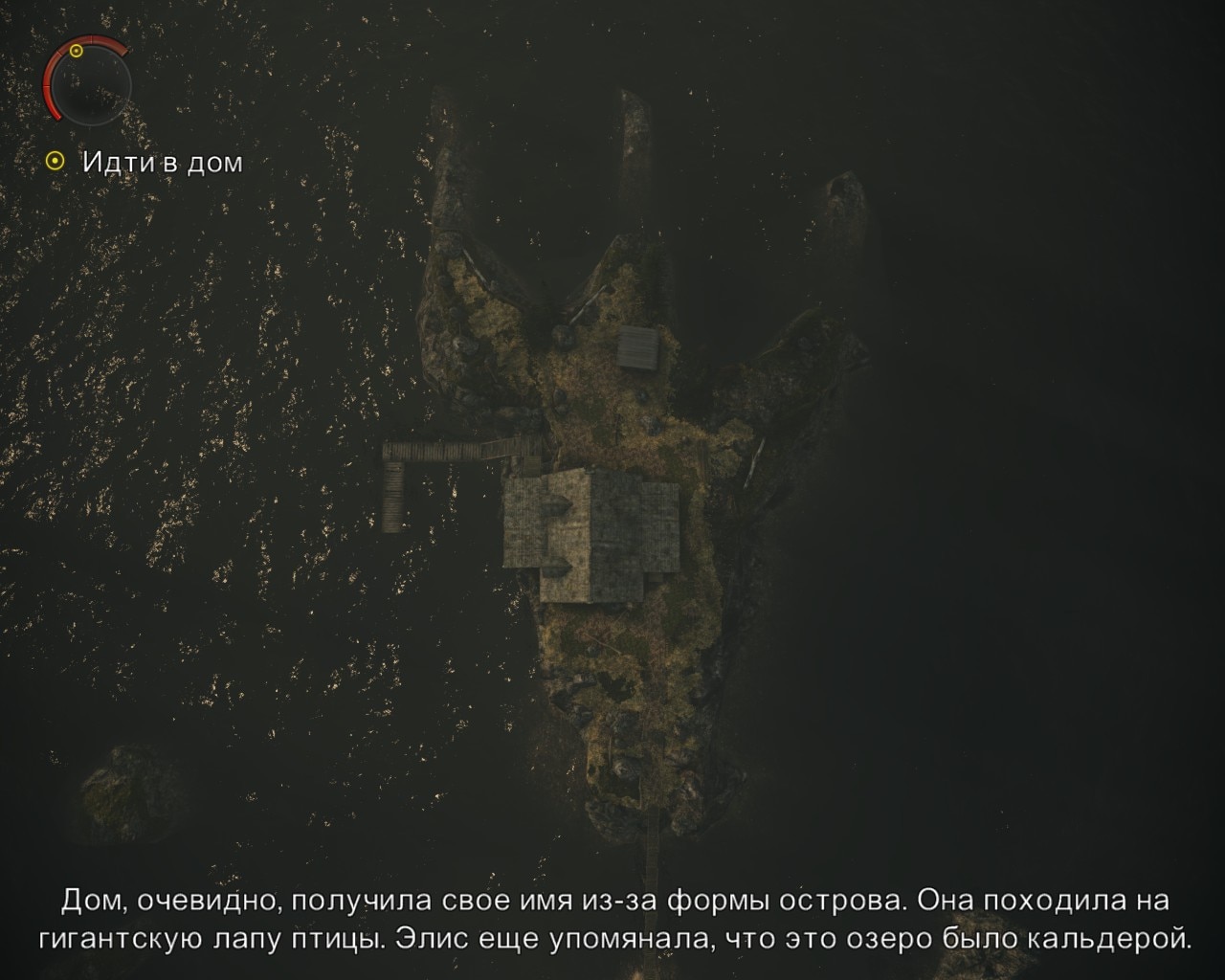Select the objective bullet next to 'Идти в дом'
The height and width of the screenshot is (980, 1225).
coord(56,160)
